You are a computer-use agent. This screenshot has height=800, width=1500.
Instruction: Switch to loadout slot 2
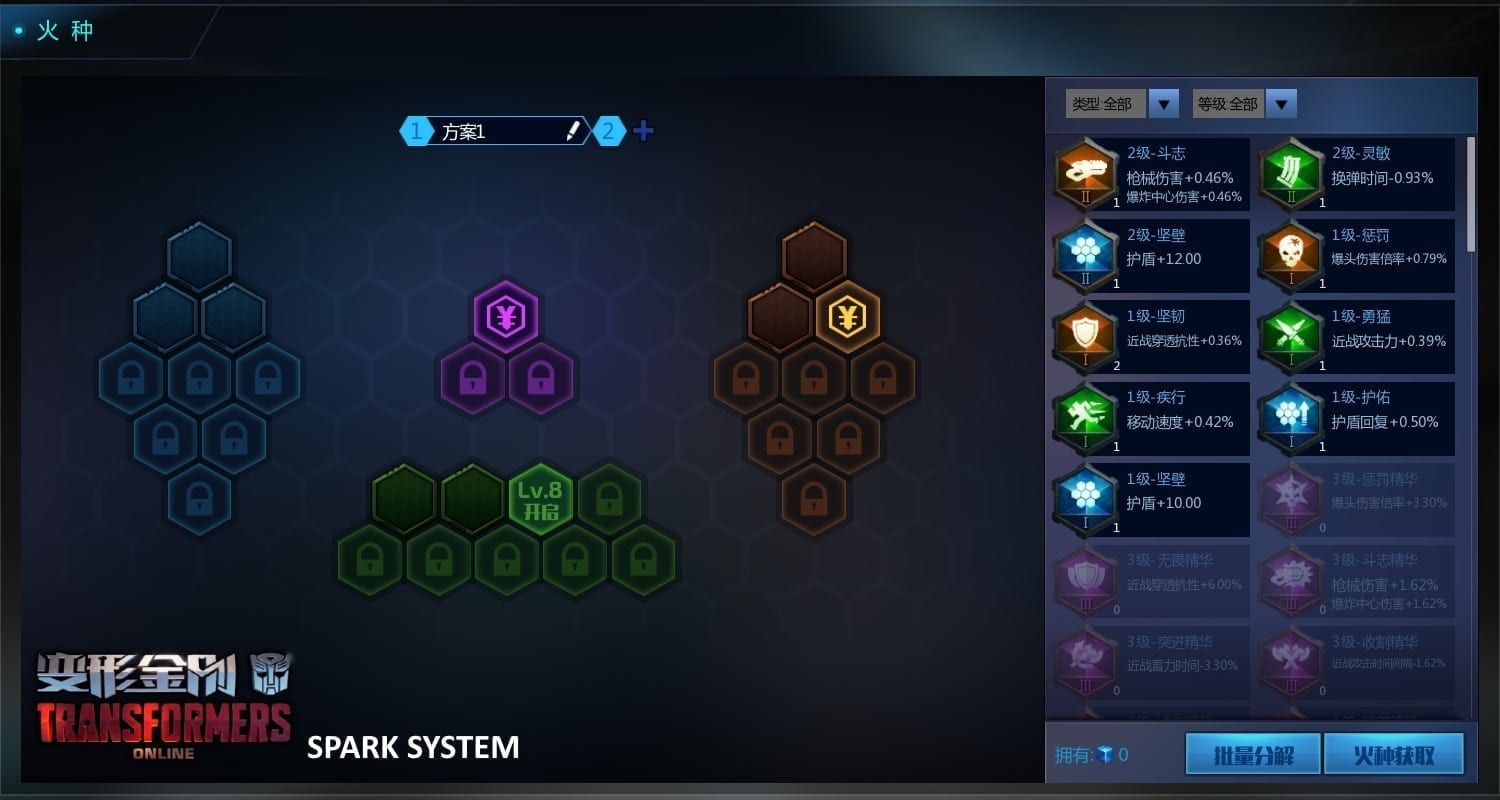tap(609, 131)
